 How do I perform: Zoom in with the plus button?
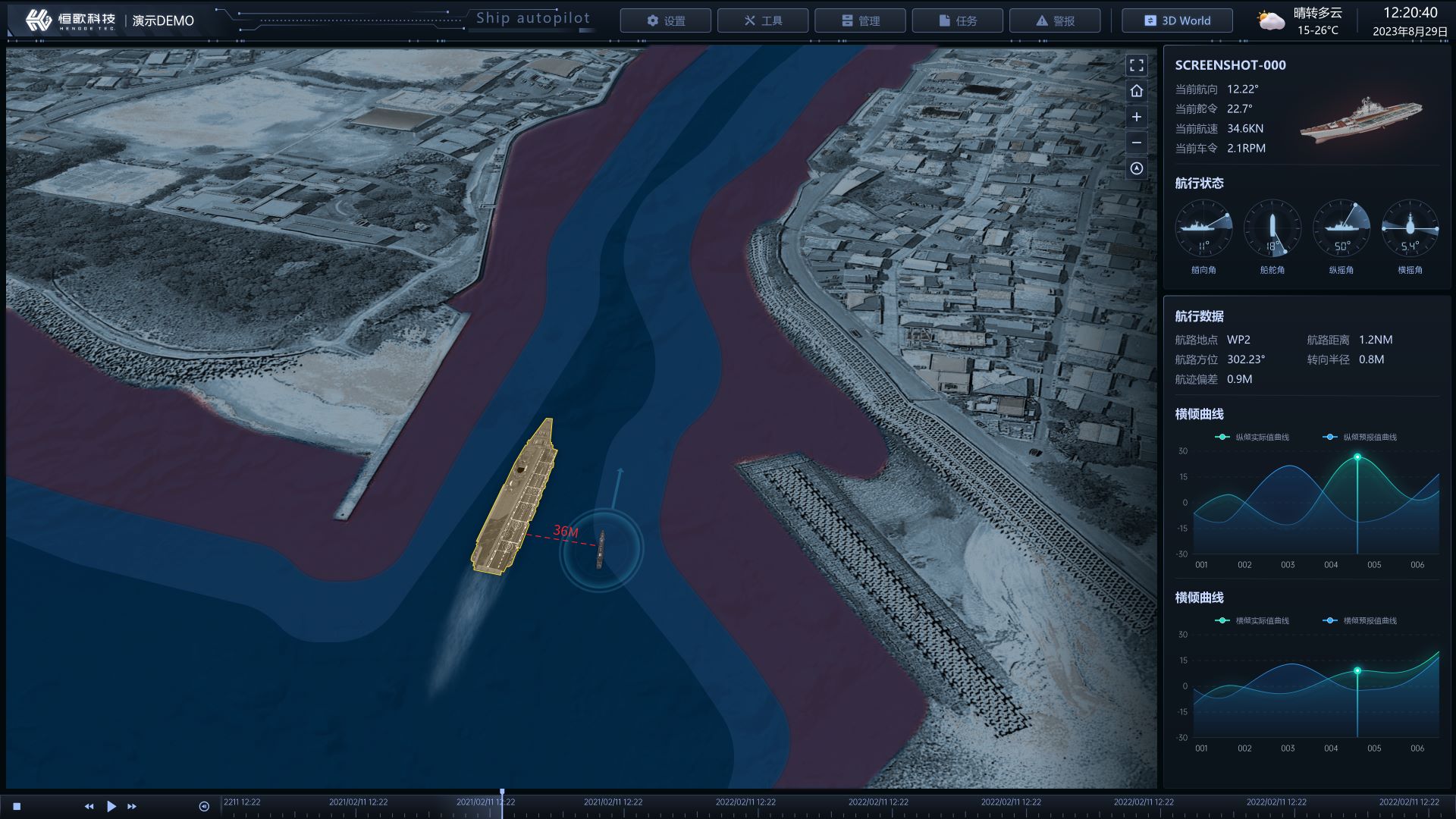1136,117
